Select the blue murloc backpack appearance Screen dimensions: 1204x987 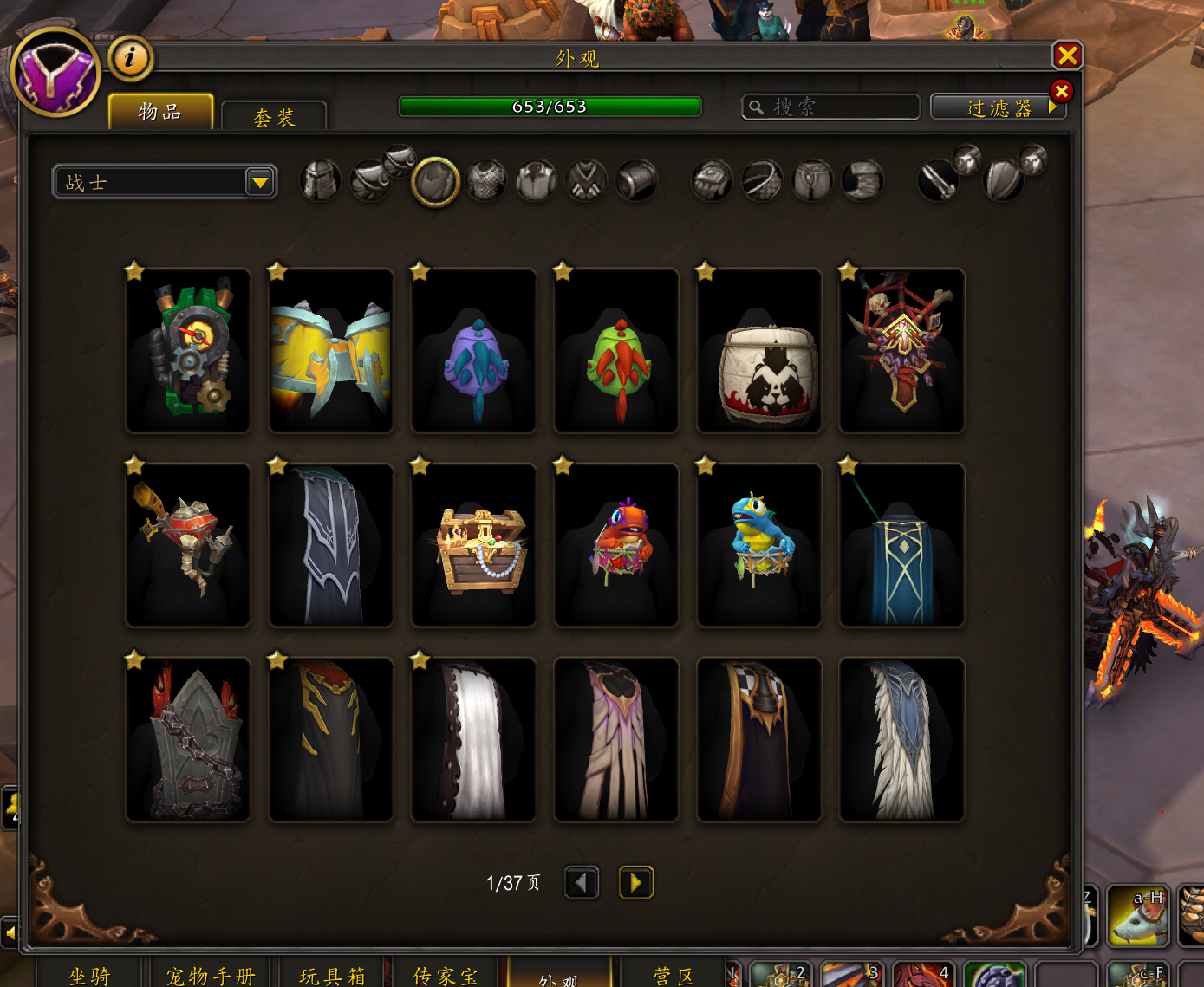point(759,545)
